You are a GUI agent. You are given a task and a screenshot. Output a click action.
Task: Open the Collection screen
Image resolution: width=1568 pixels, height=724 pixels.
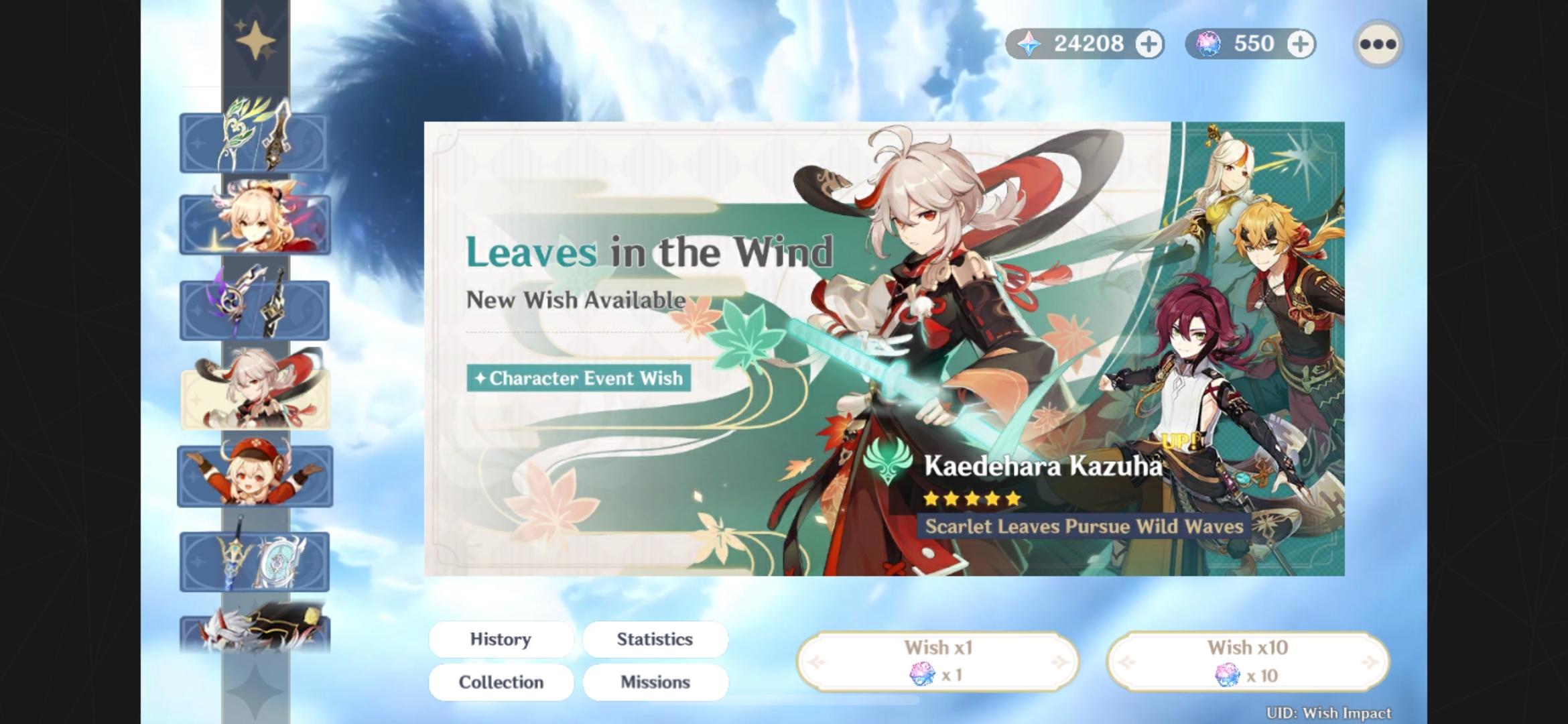tap(501, 682)
